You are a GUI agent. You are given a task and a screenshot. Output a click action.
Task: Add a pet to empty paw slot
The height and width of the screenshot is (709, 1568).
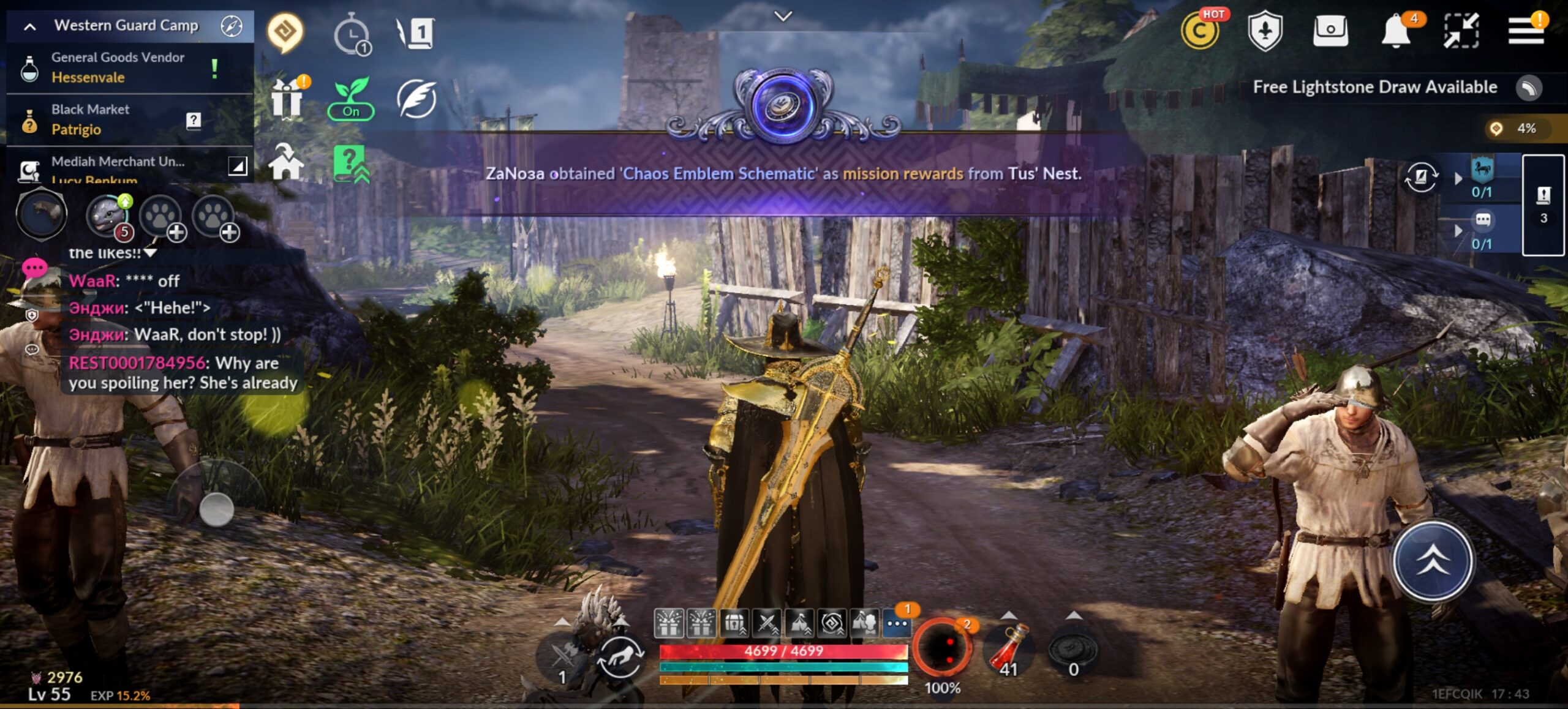(162, 217)
